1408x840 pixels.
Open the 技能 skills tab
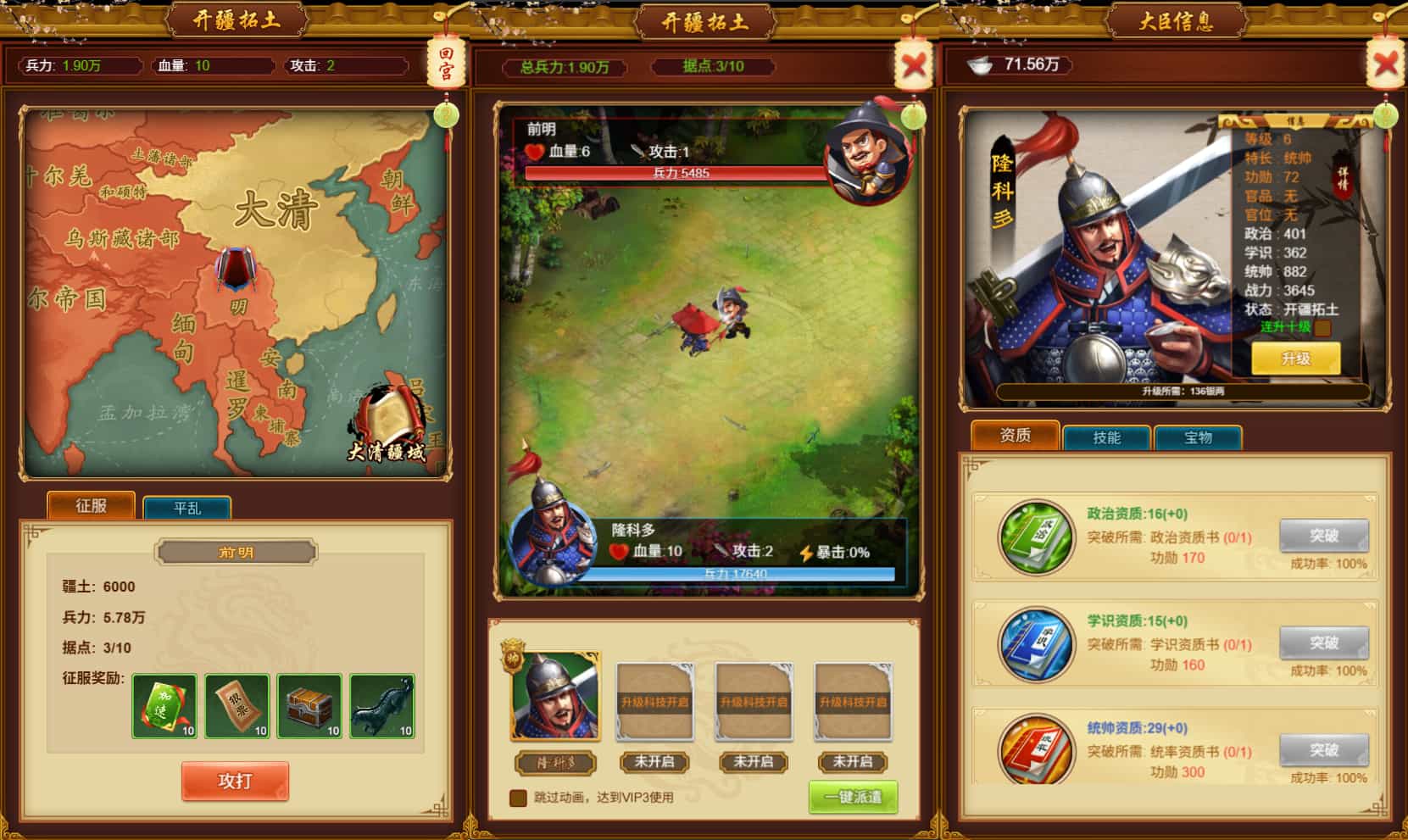point(1105,437)
